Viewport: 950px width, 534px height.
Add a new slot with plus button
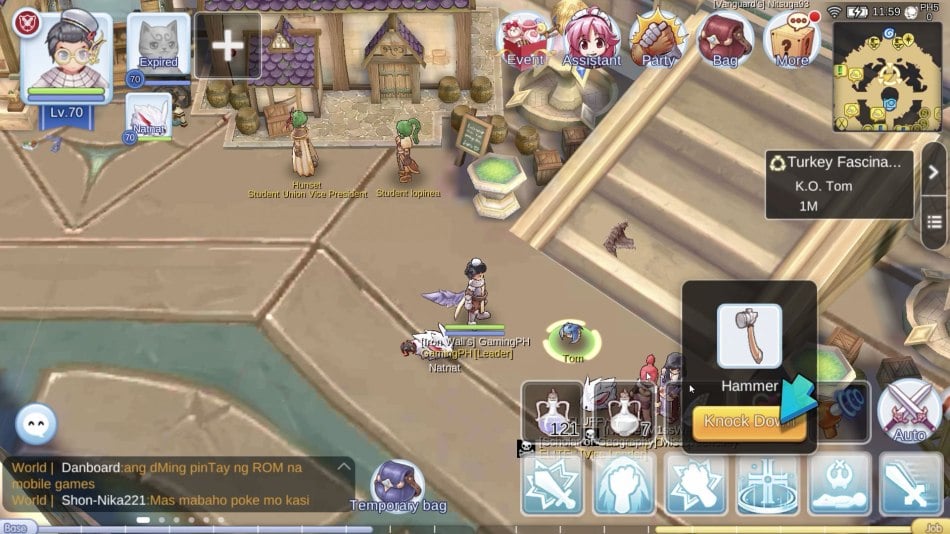tap(228, 45)
